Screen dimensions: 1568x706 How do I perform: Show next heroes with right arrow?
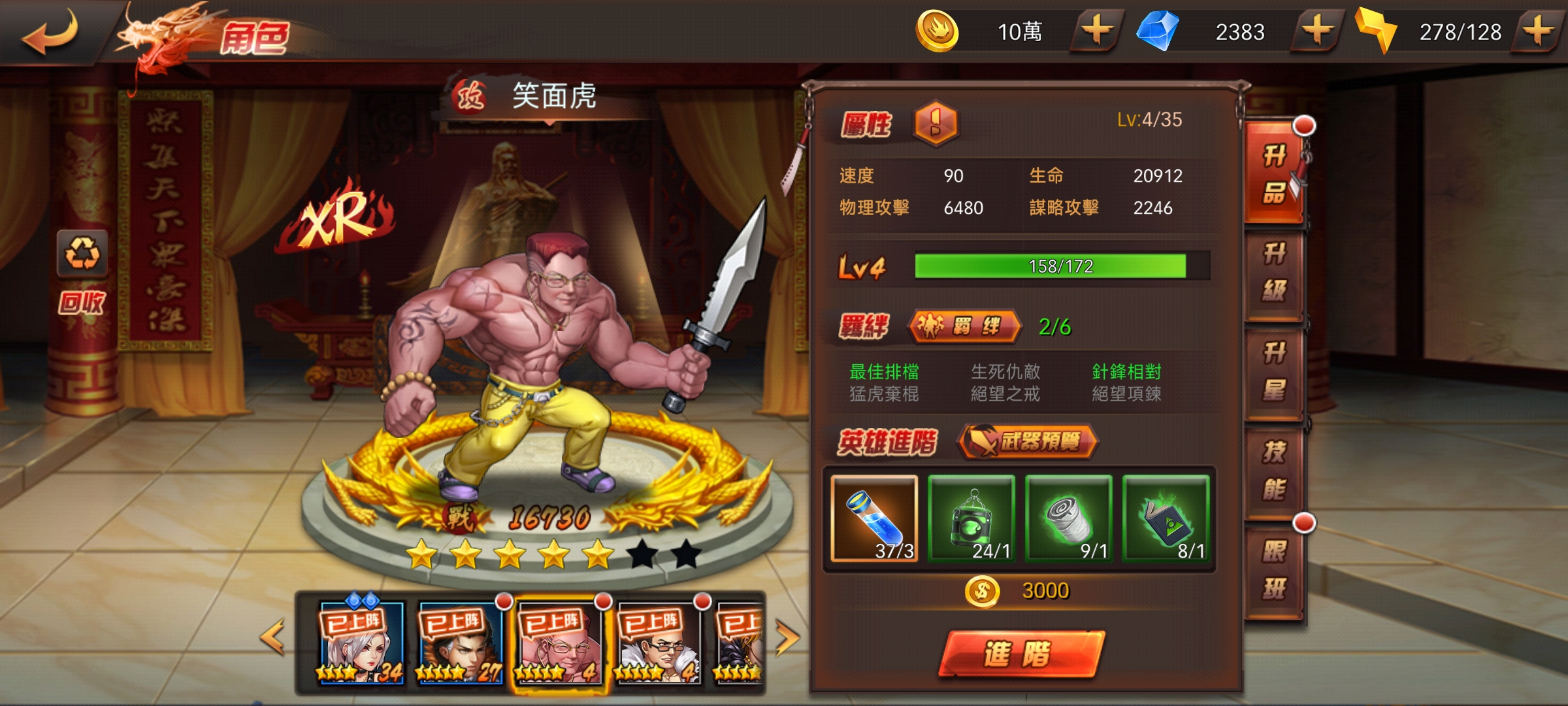[x=787, y=637]
